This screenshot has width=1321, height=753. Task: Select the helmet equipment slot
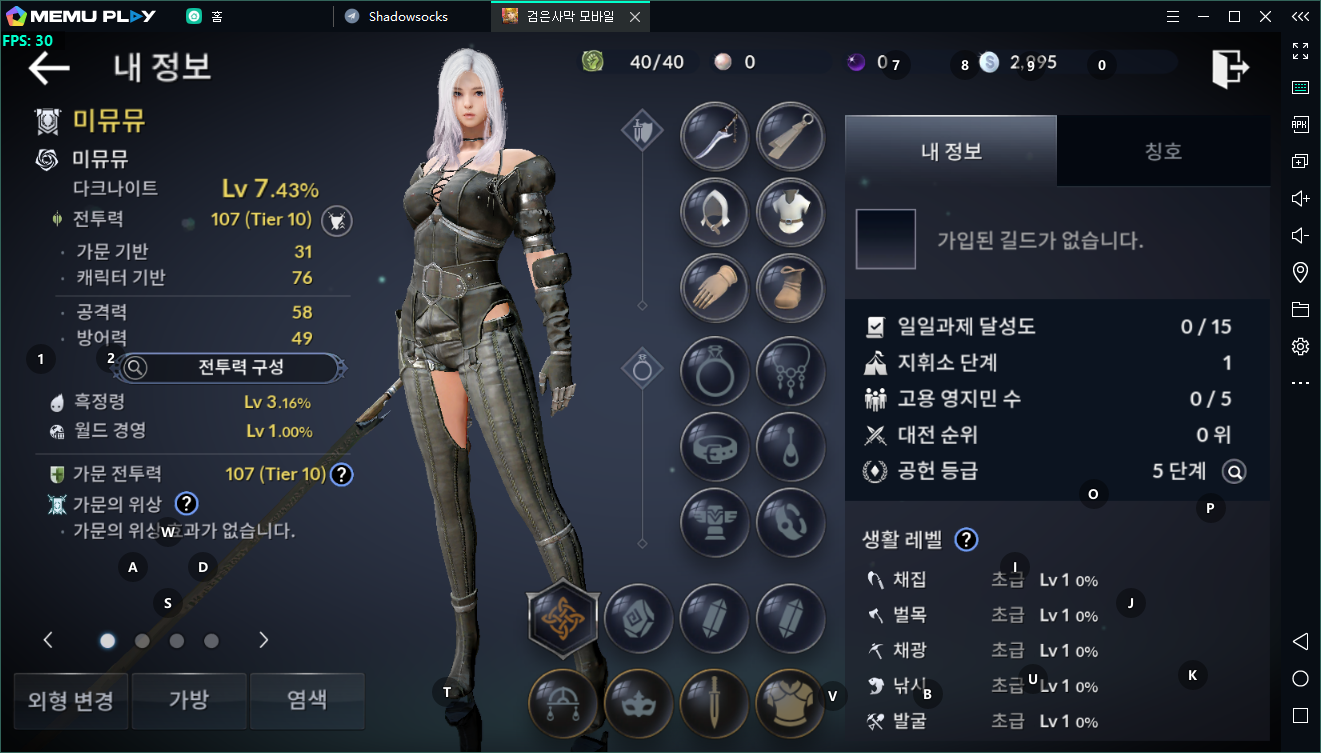pos(714,212)
